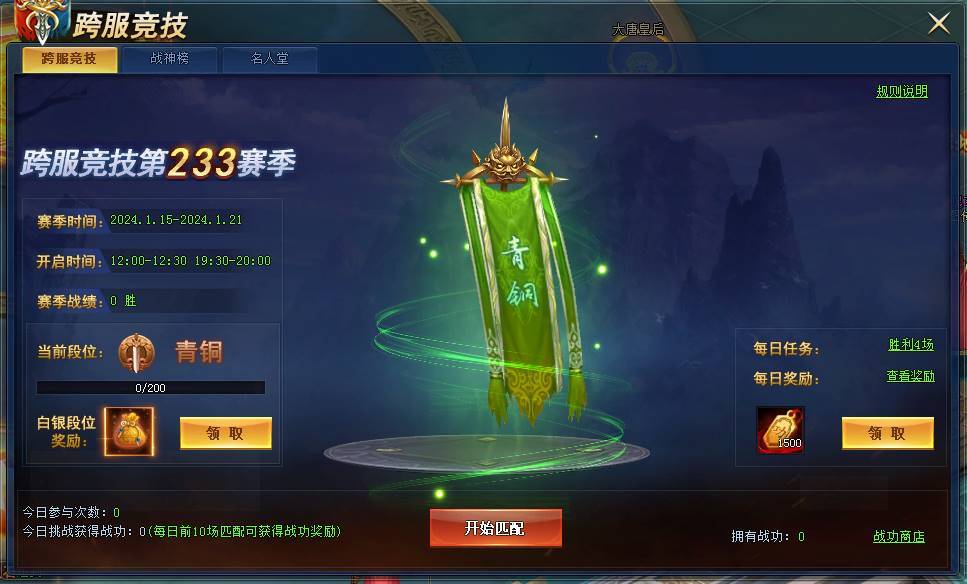This screenshot has width=967, height=584.
Task: View rewards via 查看奖励 link
Action: pos(910,377)
